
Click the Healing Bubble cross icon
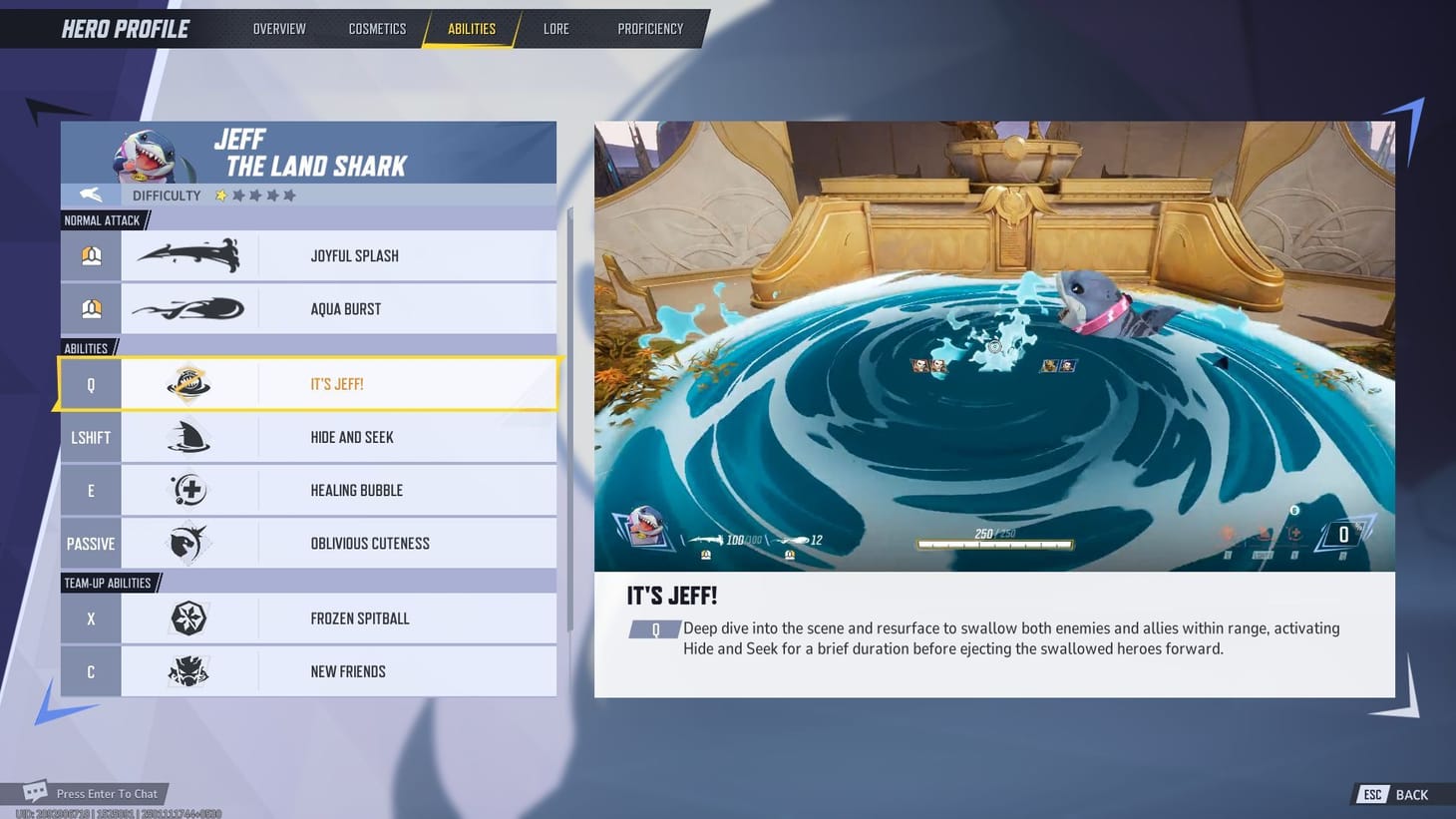[189, 490]
